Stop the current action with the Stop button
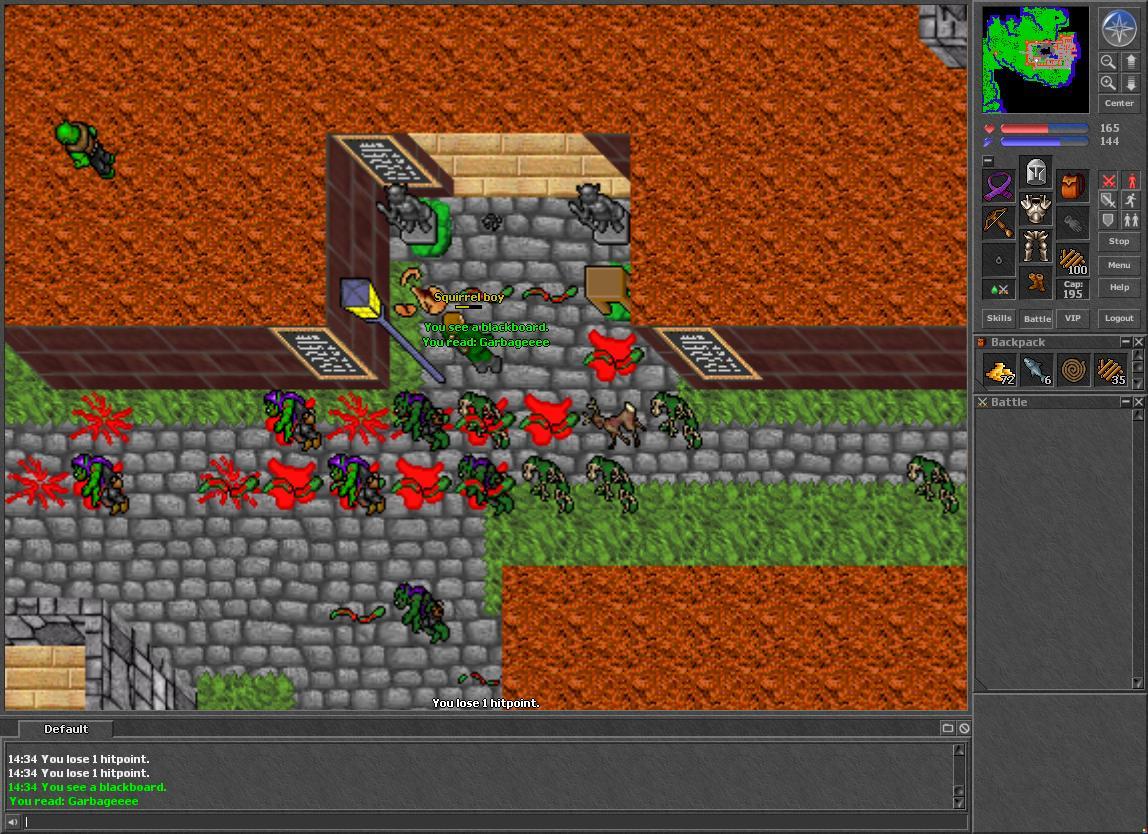The image size is (1148, 834). click(x=1118, y=242)
